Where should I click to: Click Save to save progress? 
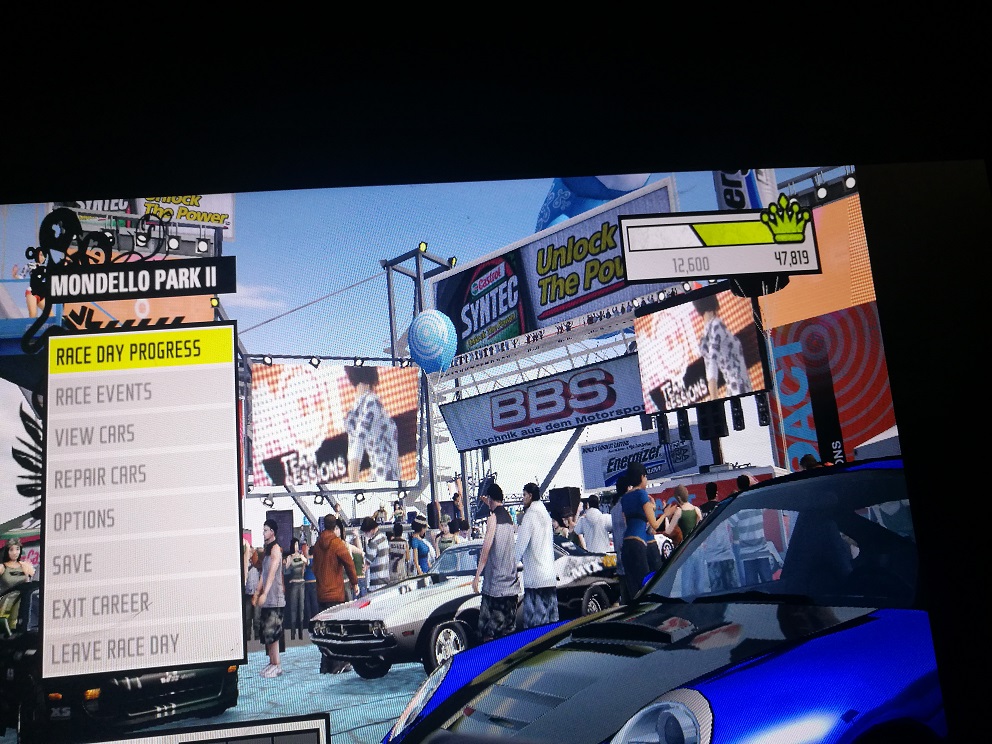tap(72, 564)
